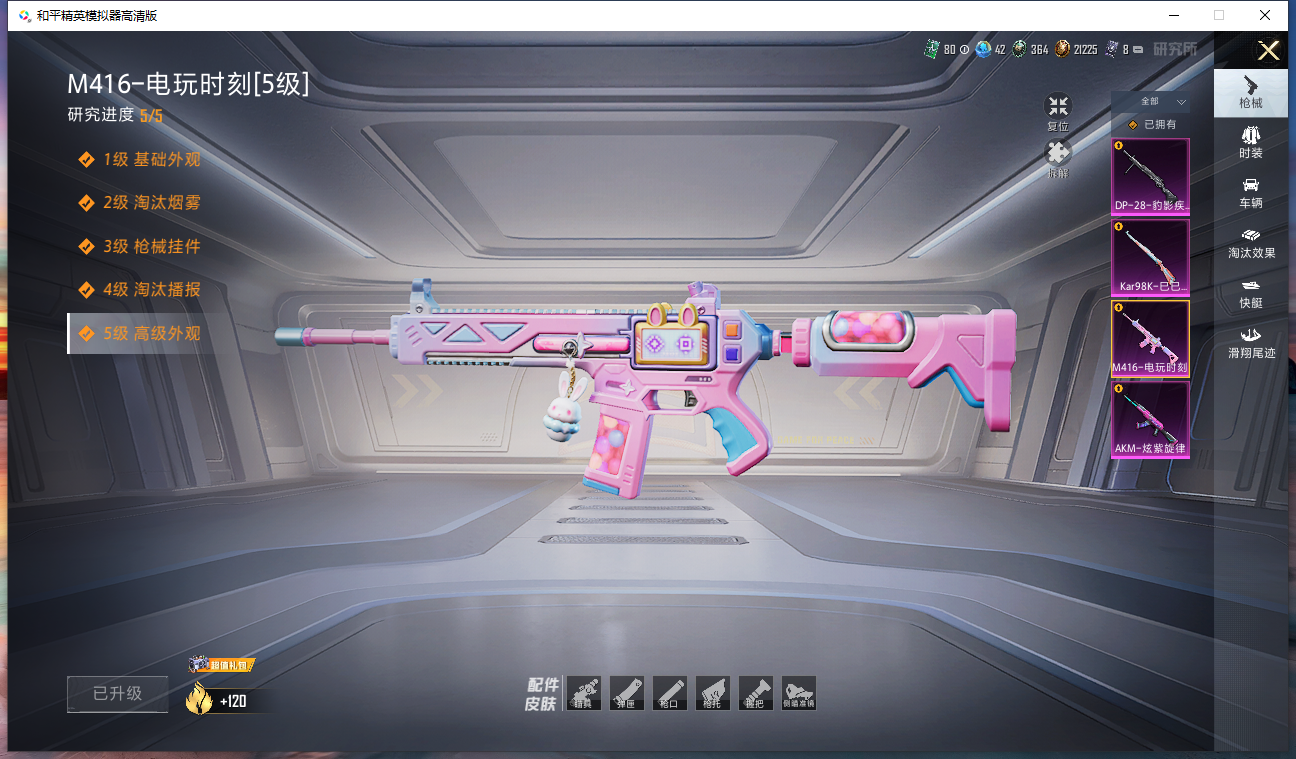Switch to the 枪械 category tab
Image resolution: width=1296 pixels, height=759 pixels.
(1250, 91)
